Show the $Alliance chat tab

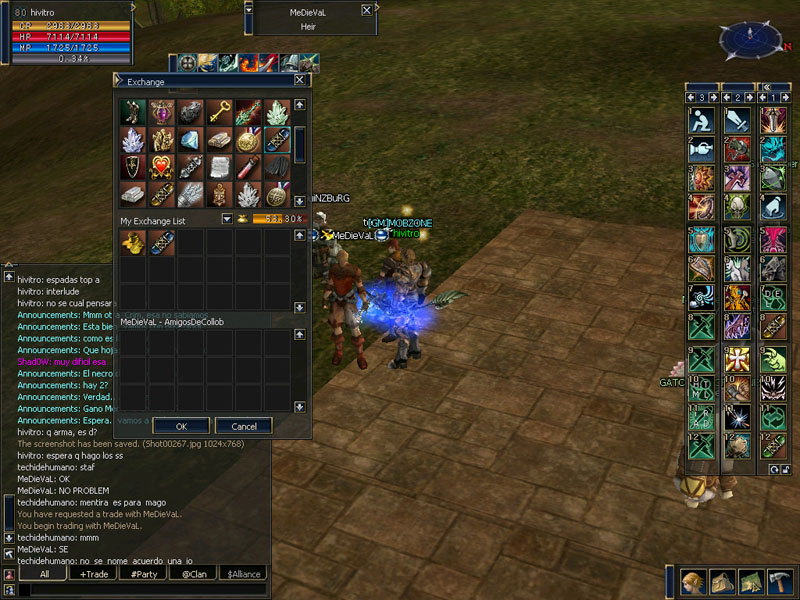[x=244, y=574]
